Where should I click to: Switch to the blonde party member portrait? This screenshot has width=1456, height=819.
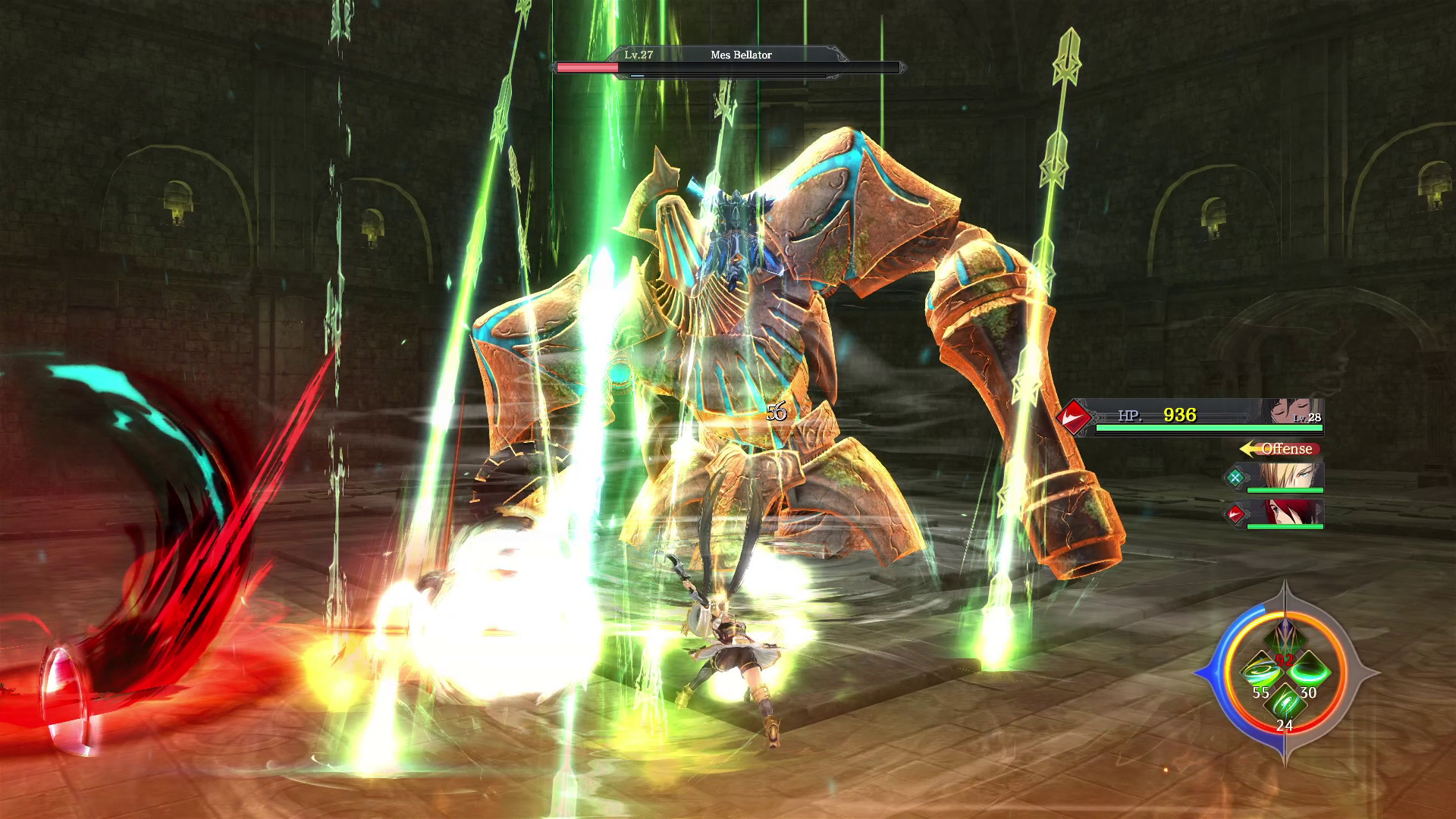point(1289,476)
